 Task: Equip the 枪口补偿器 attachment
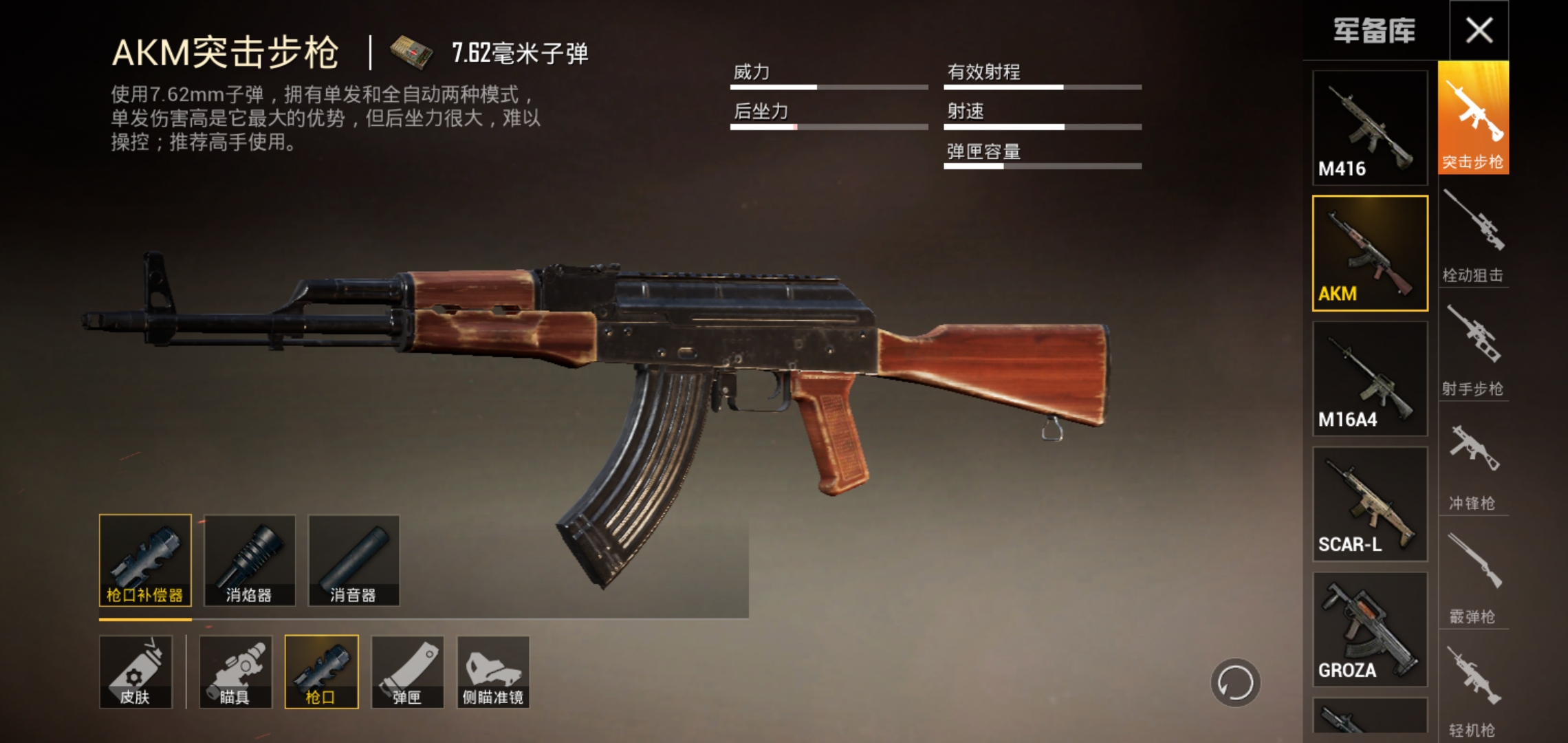tap(145, 560)
